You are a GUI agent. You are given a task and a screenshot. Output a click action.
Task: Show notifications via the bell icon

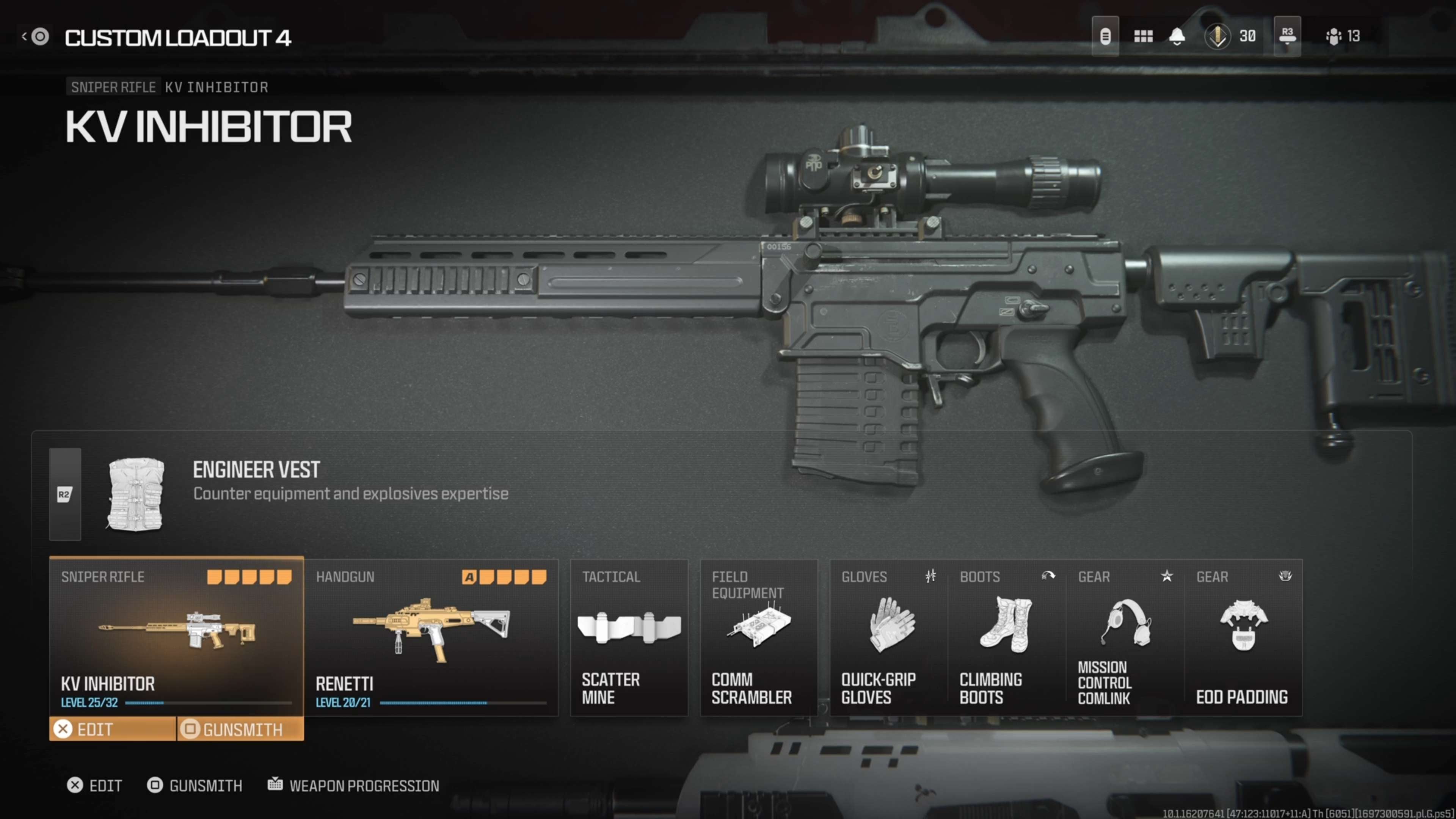1177,37
